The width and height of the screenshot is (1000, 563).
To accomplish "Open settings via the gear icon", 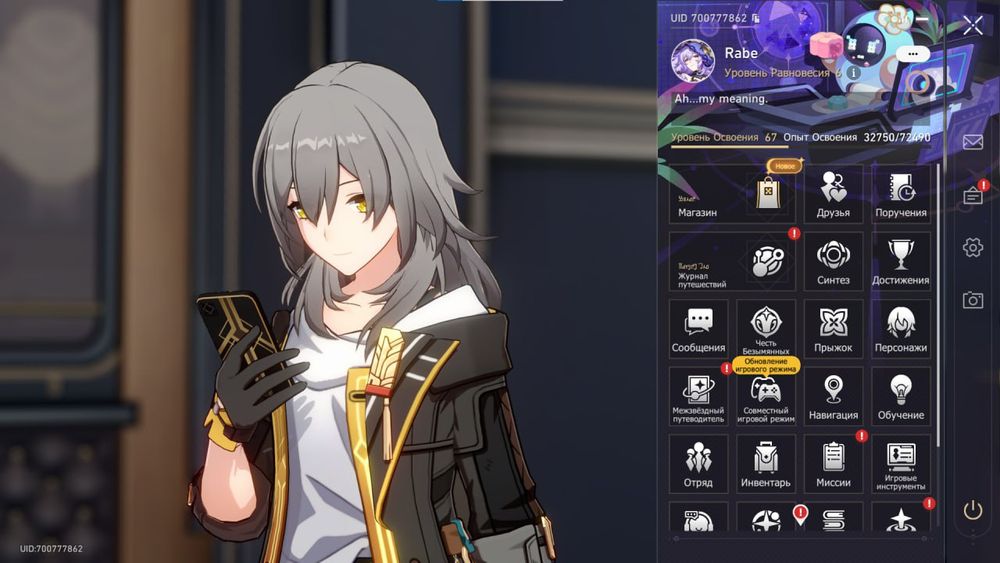I will pyautogui.click(x=972, y=247).
